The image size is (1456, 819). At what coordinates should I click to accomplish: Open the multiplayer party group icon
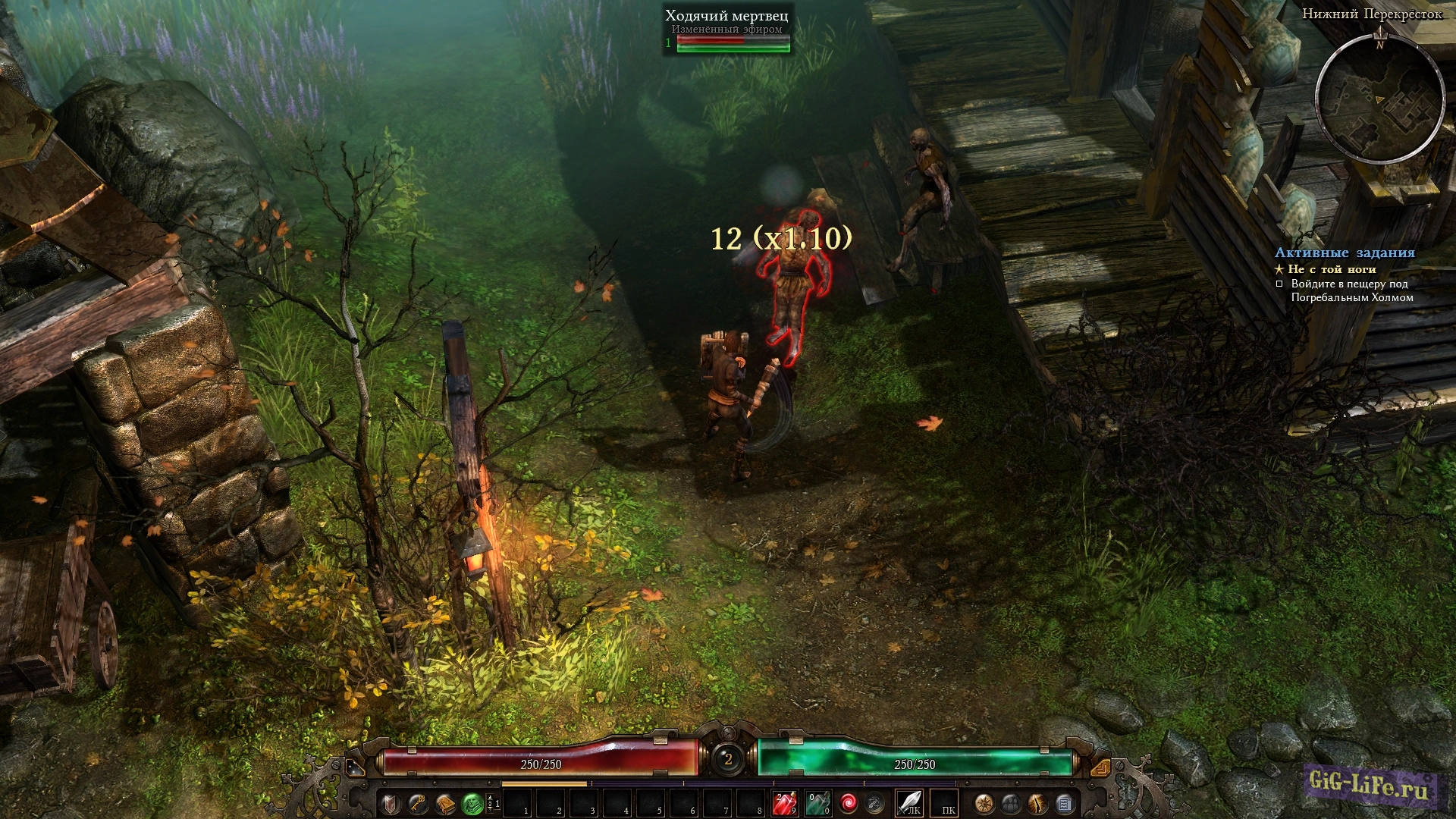pos(1011,803)
